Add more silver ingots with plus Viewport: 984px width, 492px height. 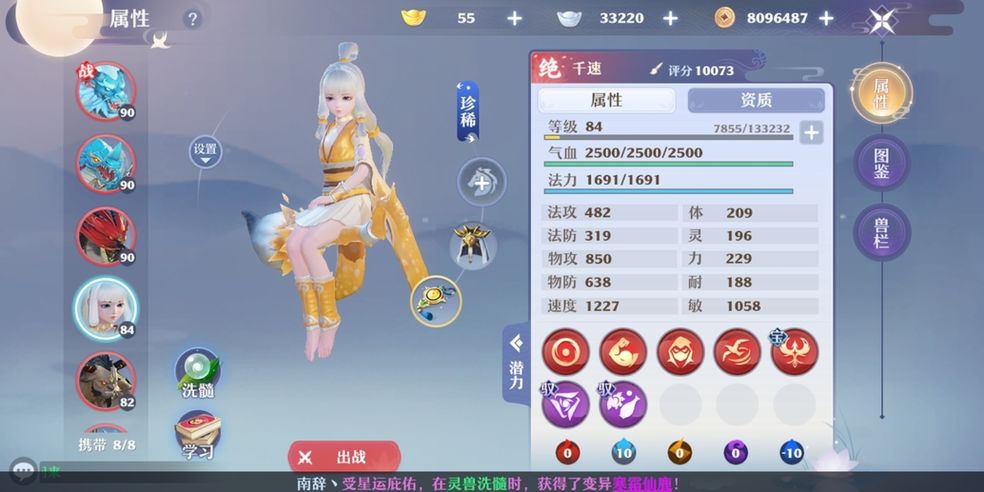(670, 18)
